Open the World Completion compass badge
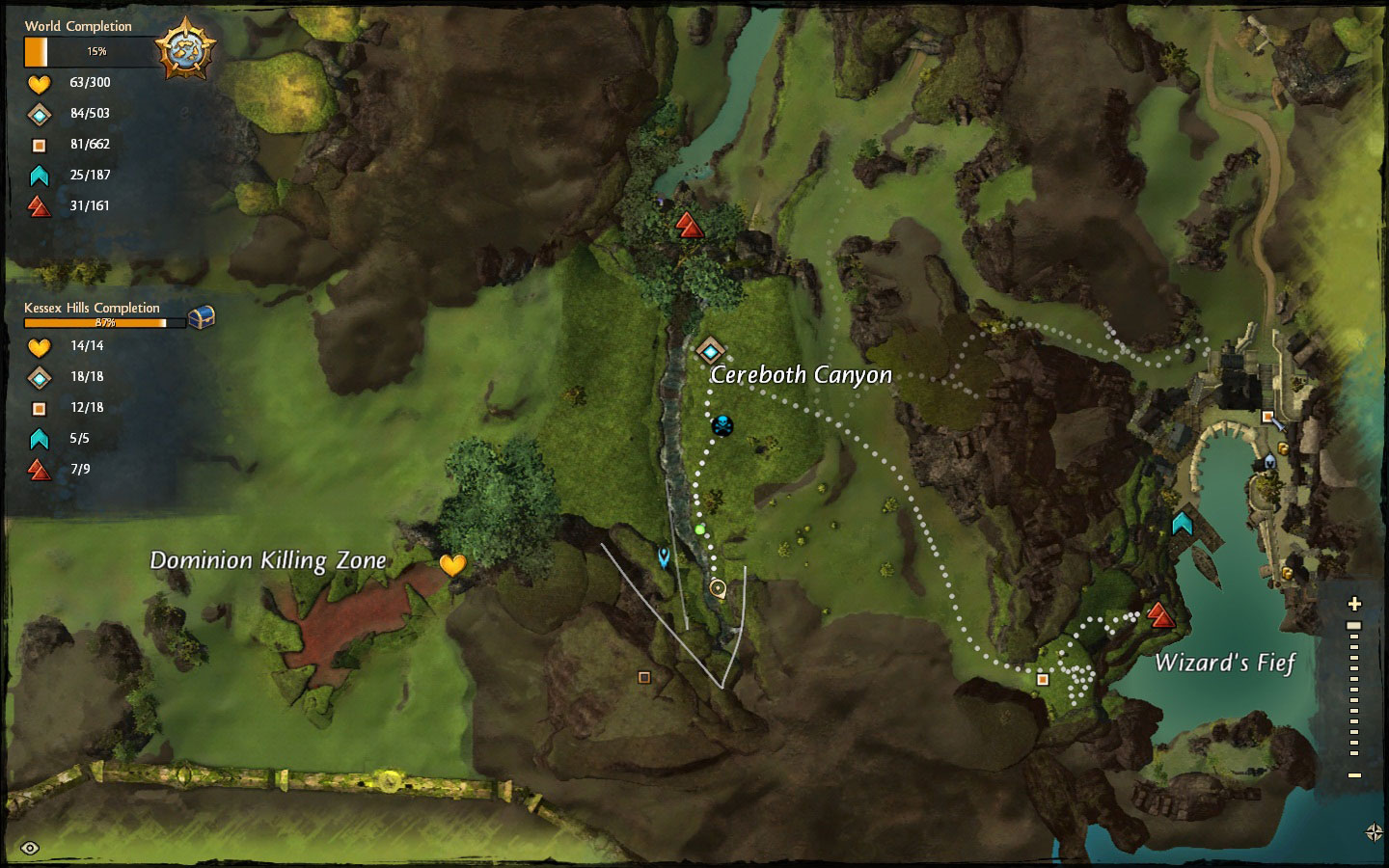The height and width of the screenshot is (868, 1389). [x=185, y=48]
